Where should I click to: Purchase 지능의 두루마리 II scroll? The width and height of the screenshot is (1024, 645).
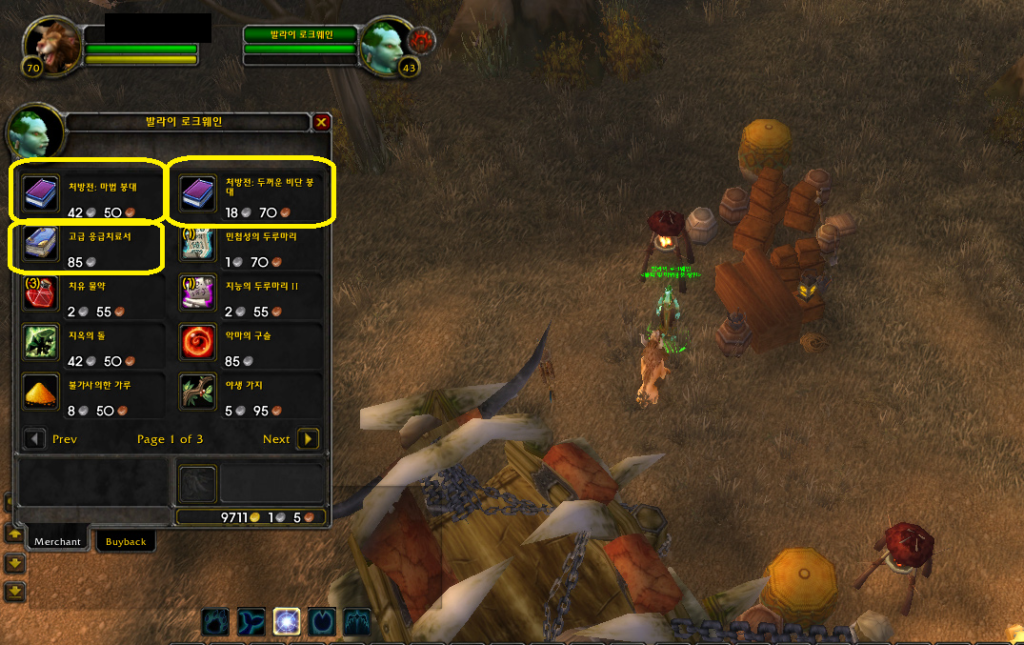coord(198,294)
